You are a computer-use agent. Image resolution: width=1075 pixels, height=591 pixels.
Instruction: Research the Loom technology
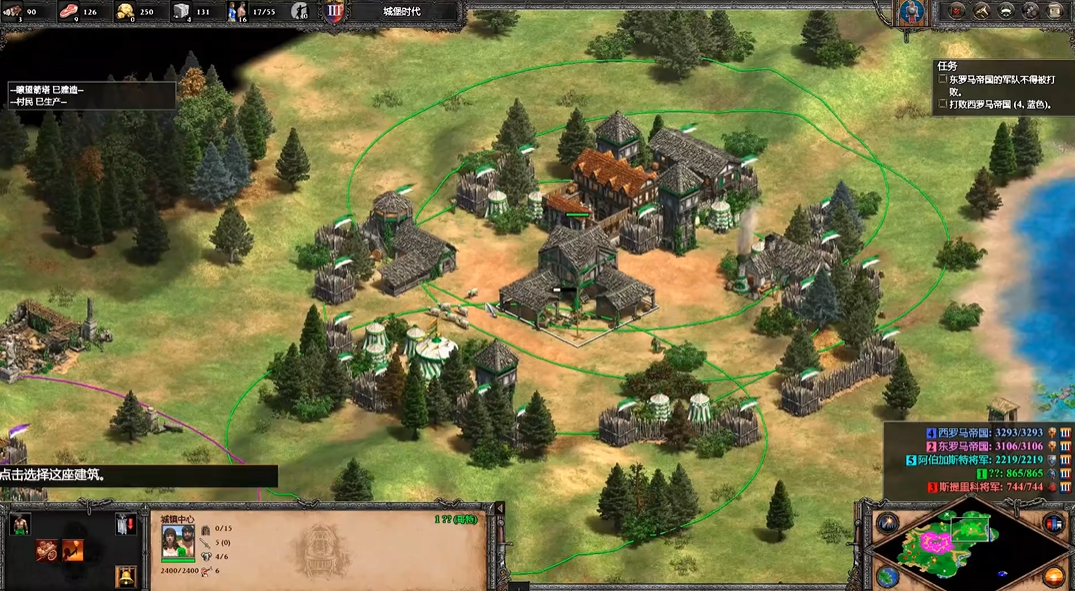[47, 549]
